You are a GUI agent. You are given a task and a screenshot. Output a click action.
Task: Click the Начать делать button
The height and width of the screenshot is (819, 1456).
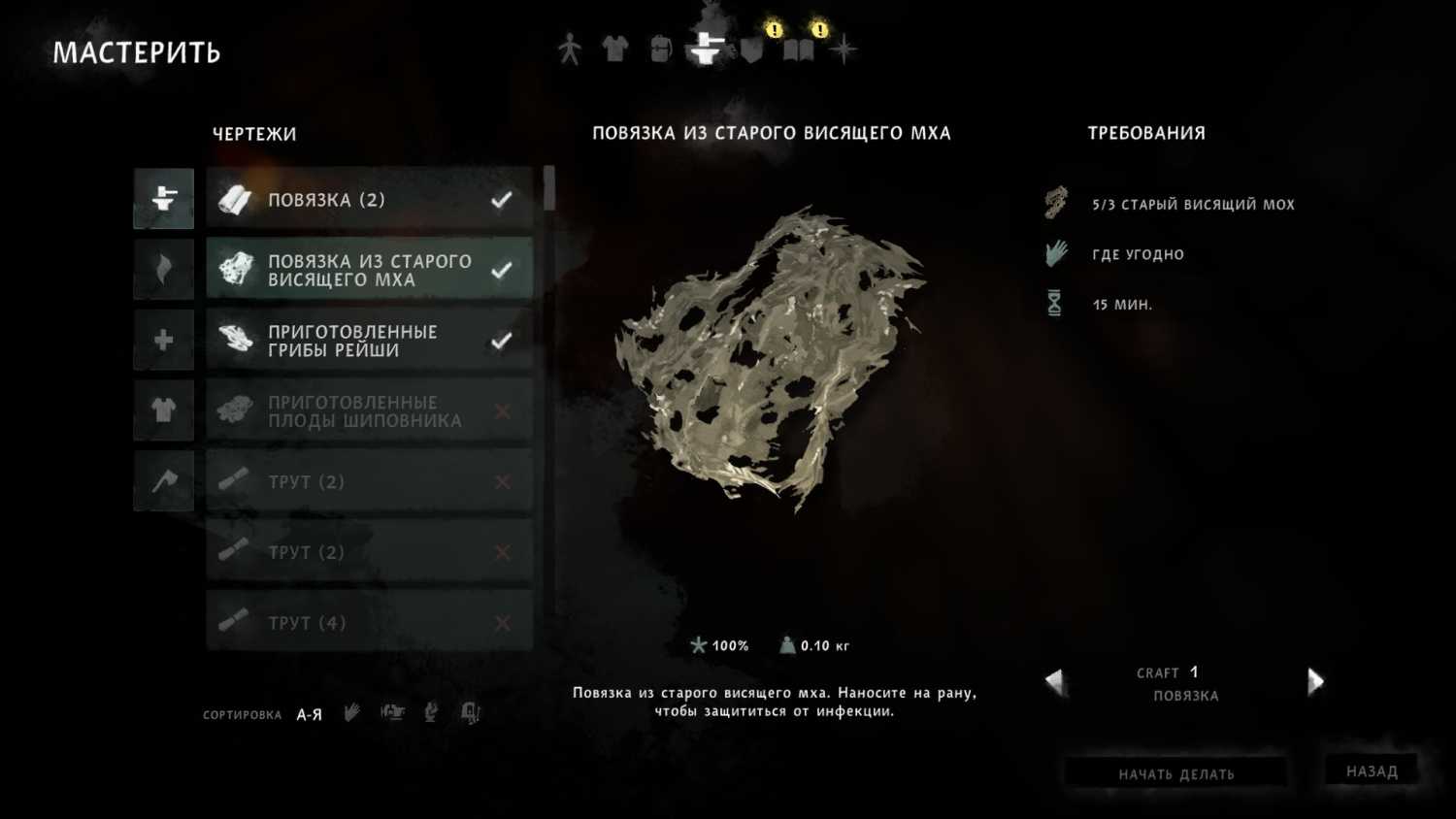[x=1175, y=773]
